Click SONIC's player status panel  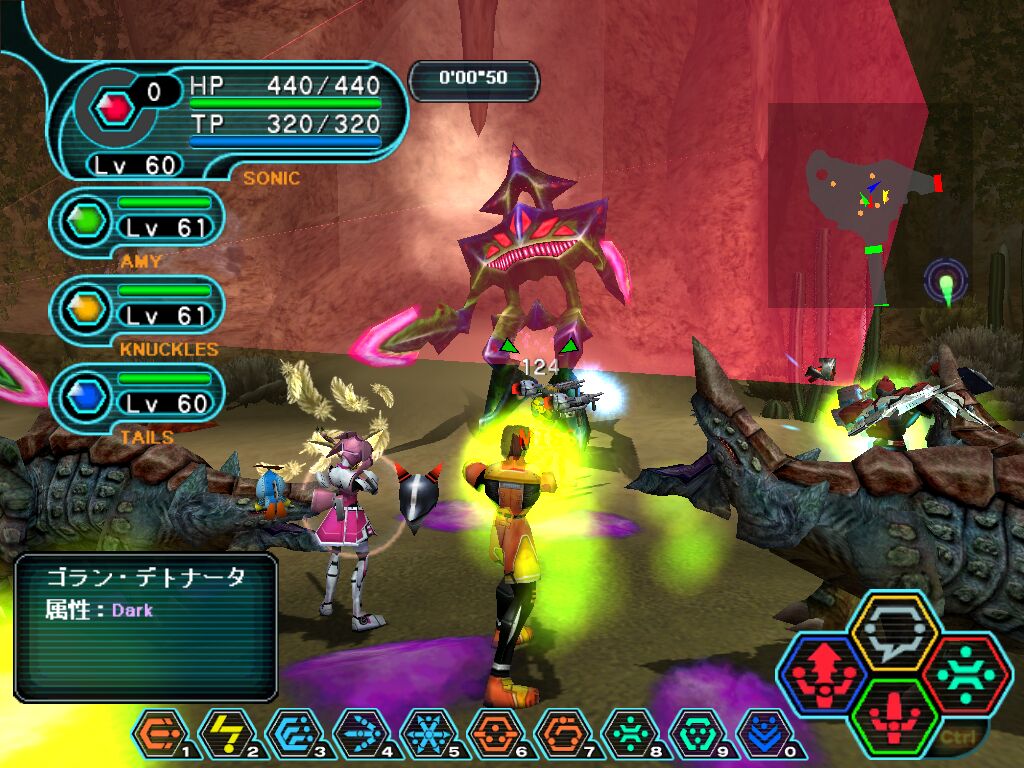pos(230,120)
